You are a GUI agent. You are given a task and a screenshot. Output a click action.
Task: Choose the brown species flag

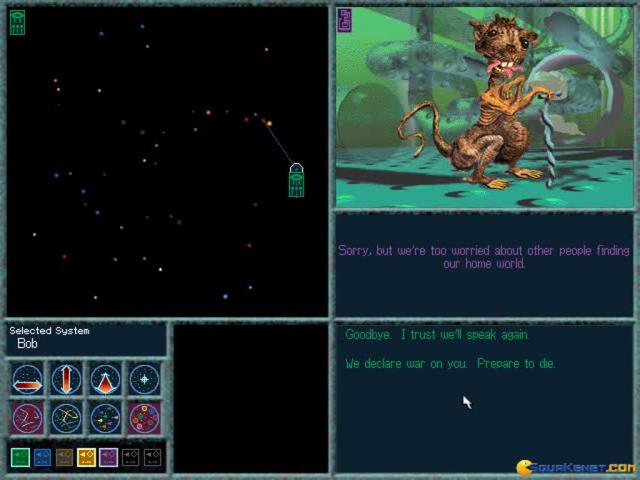pos(64,457)
